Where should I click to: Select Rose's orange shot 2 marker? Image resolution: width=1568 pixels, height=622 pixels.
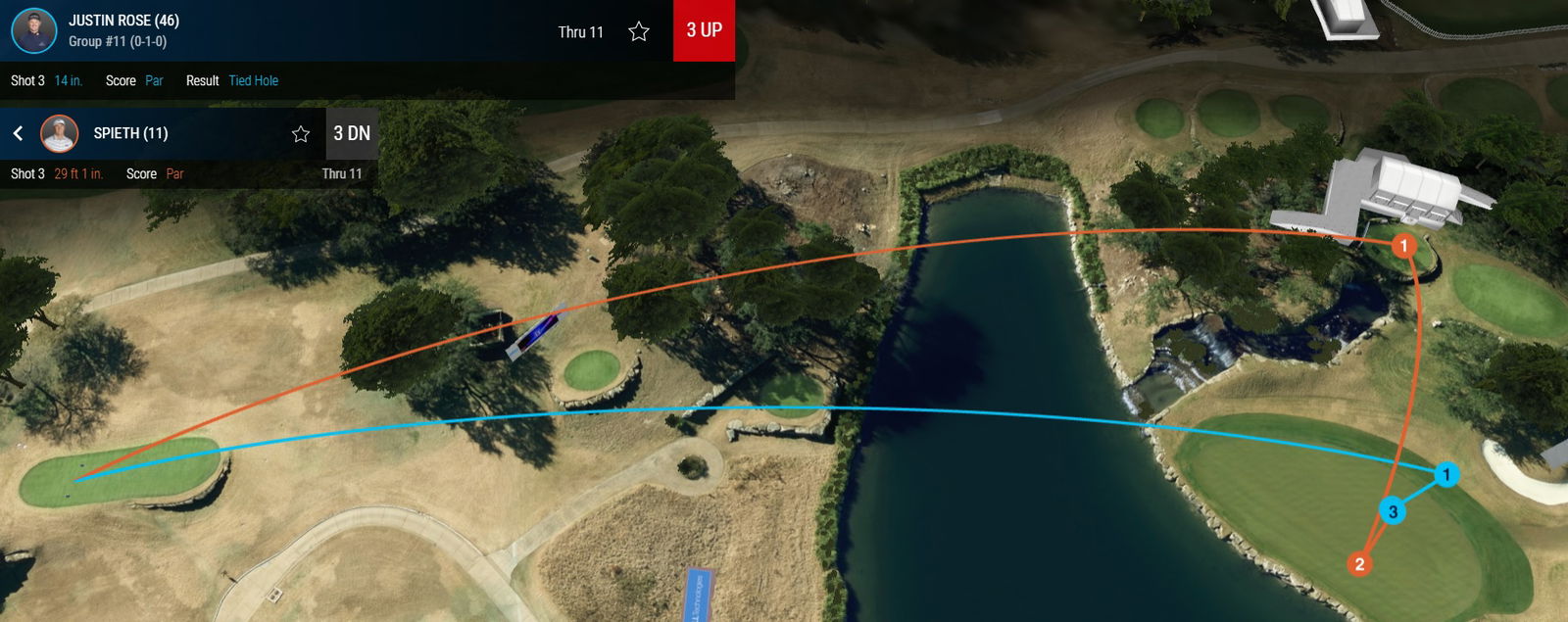pos(1359,564)
